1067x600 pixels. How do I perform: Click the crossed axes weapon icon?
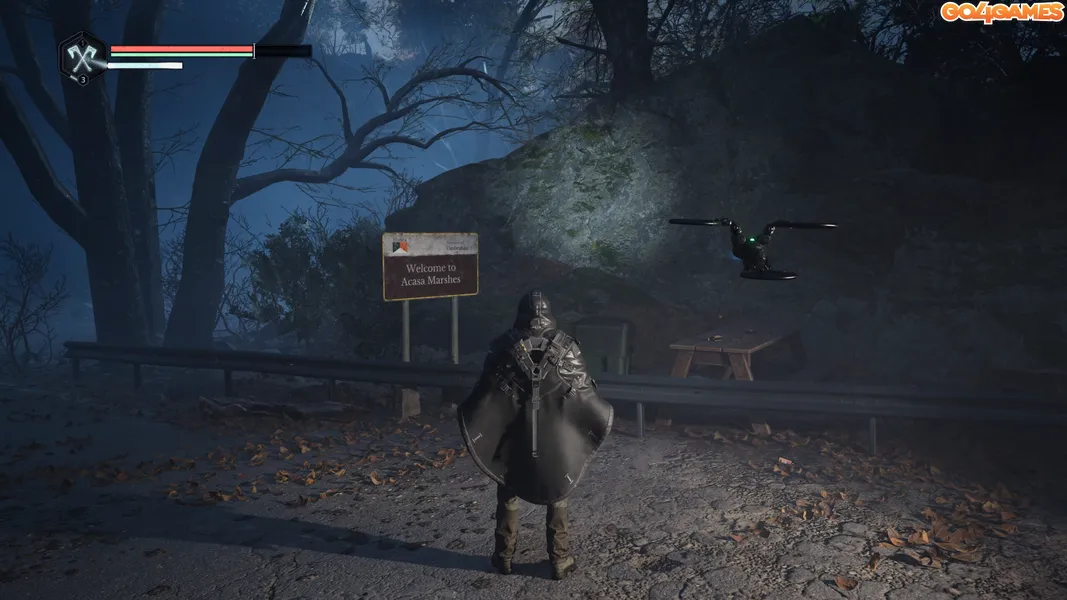tap(81, 56)
